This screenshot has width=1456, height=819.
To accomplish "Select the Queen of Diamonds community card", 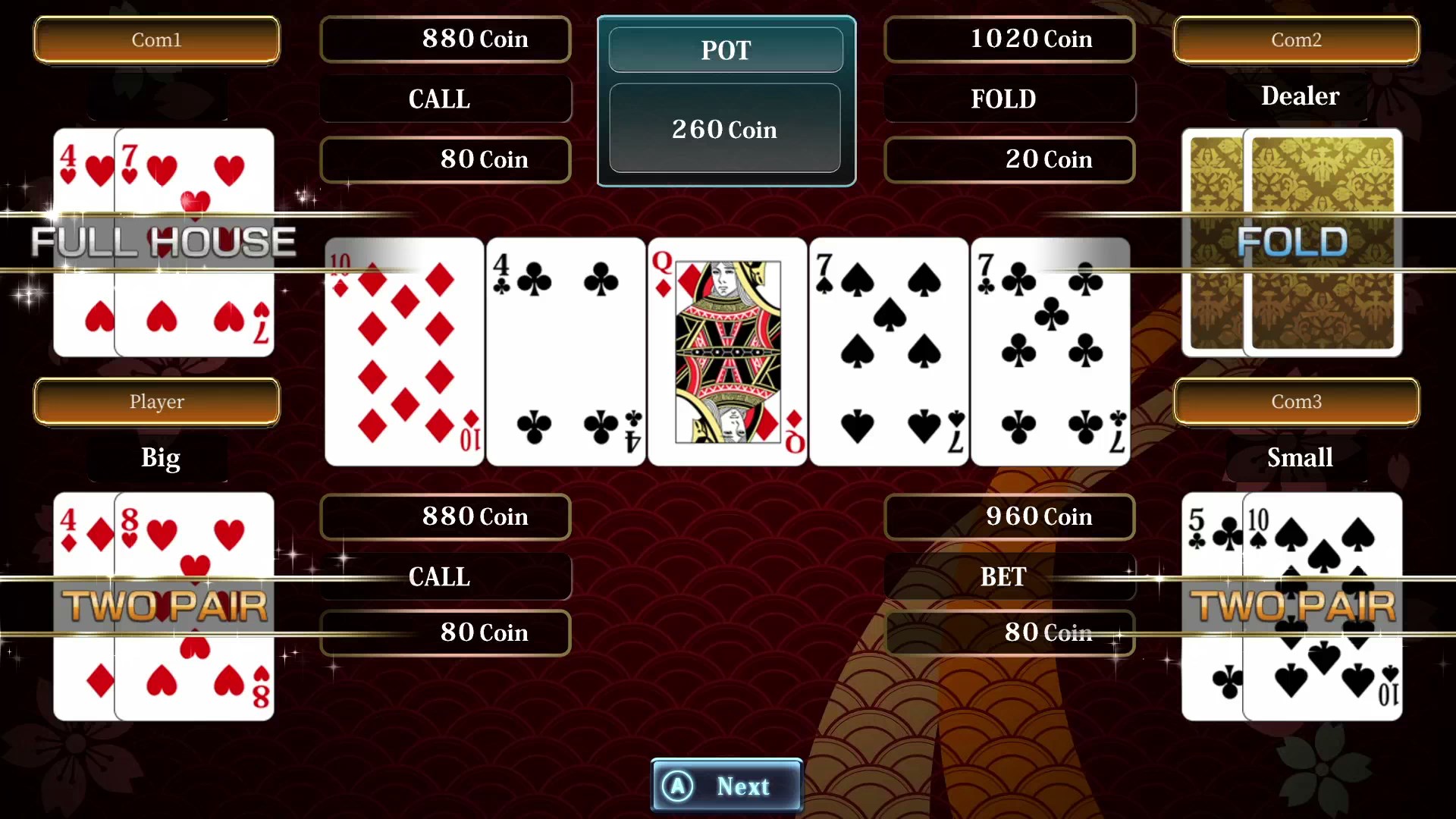I will point(726,351).
